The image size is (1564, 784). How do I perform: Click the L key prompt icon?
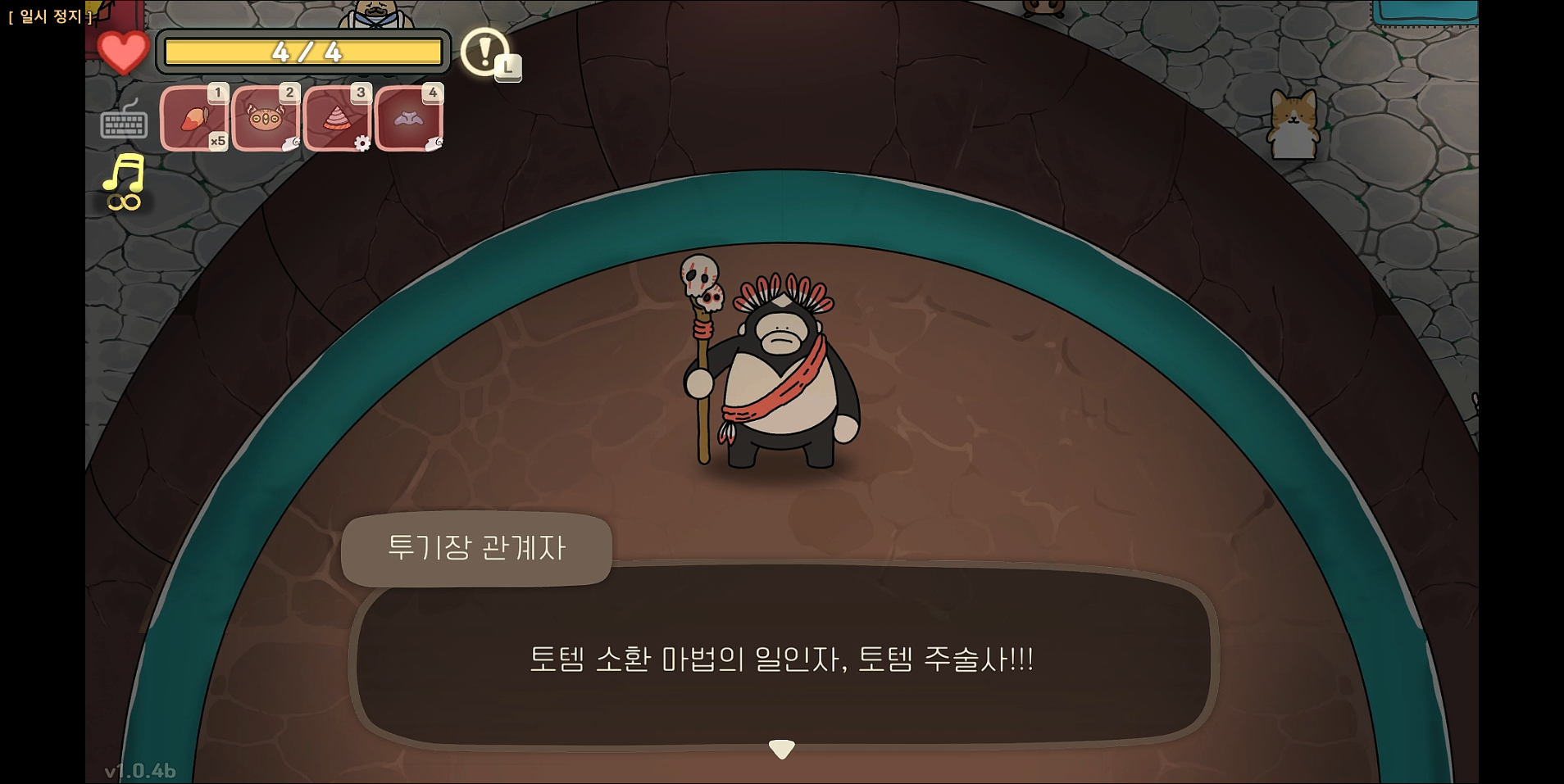tap(510, 68)
